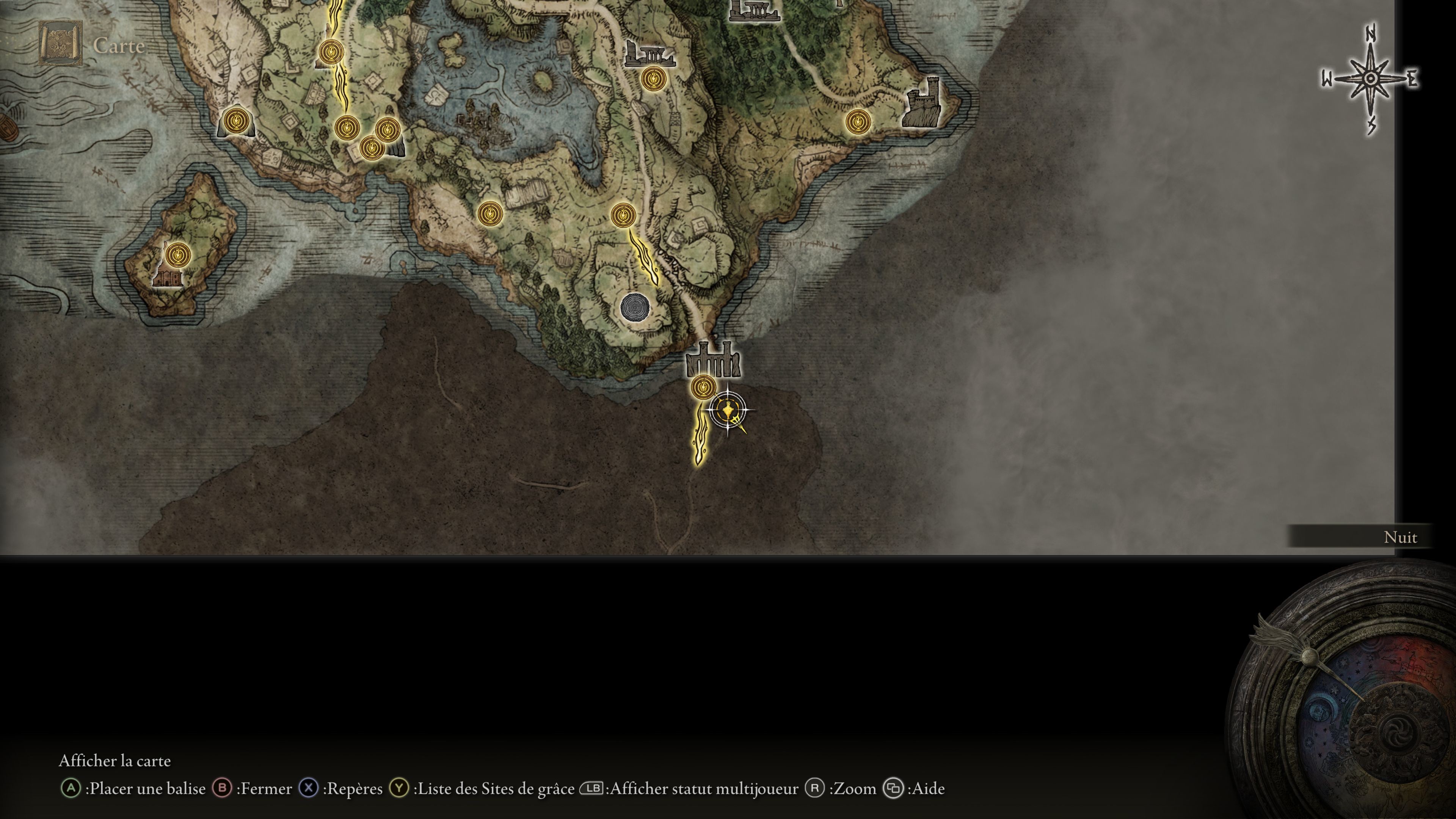Select the Site of Grace beside the eastern castle
1456x819 pixels.
pyautogui.click(x=857, y=121)
